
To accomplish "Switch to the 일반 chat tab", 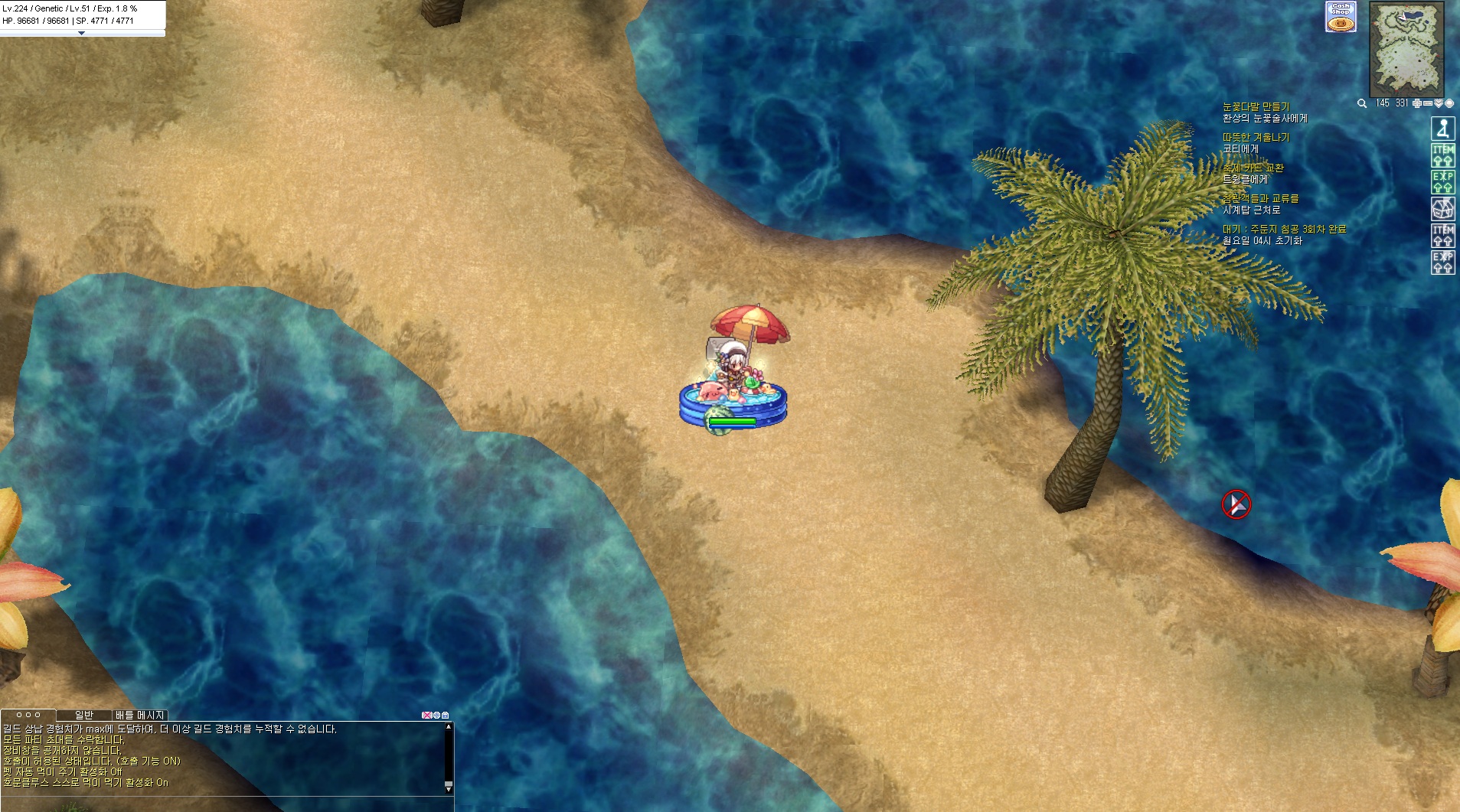I will point(84,715).
